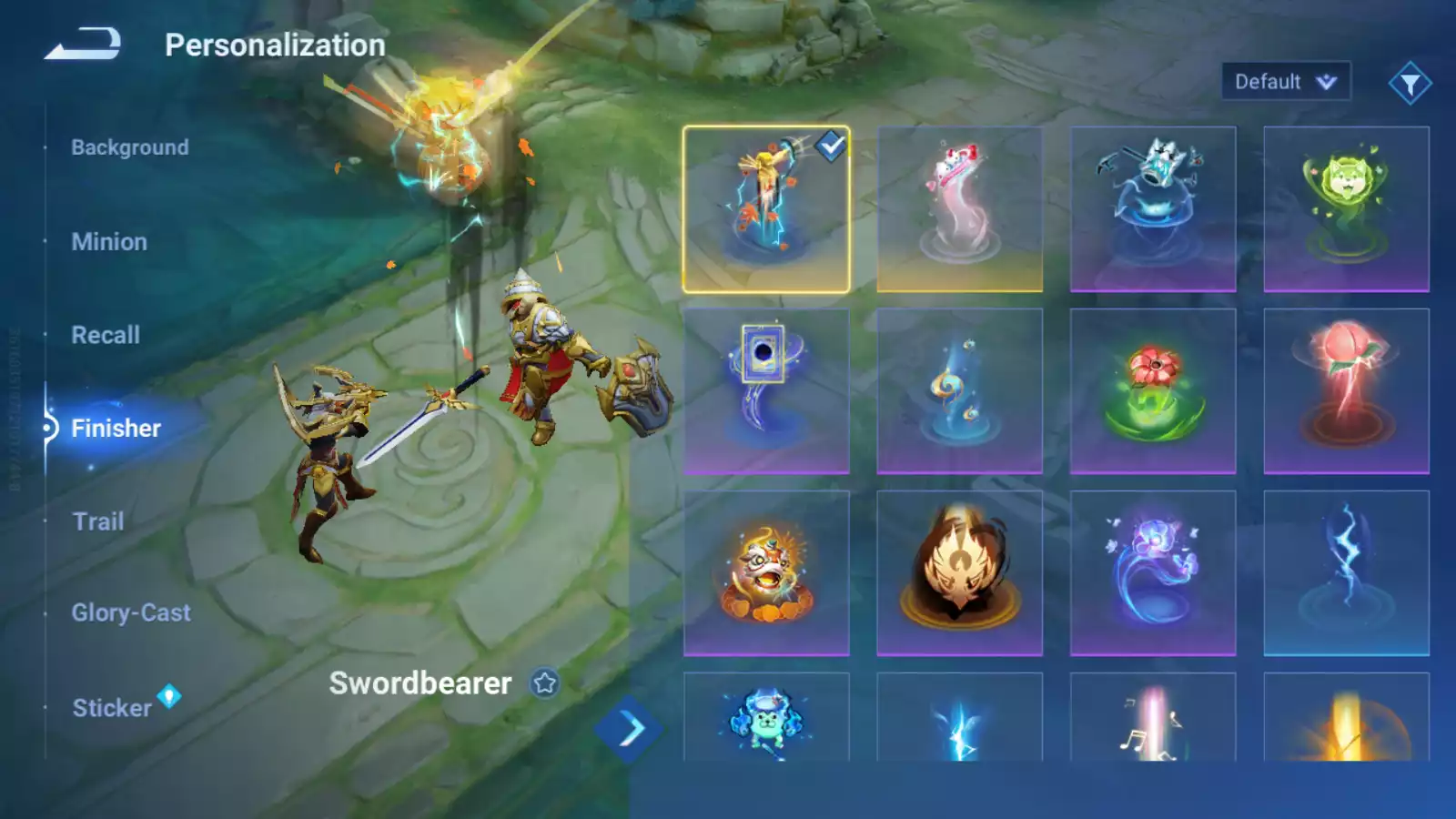Pick the lion dance finisher
The image size is (1456, 819).
766,573
